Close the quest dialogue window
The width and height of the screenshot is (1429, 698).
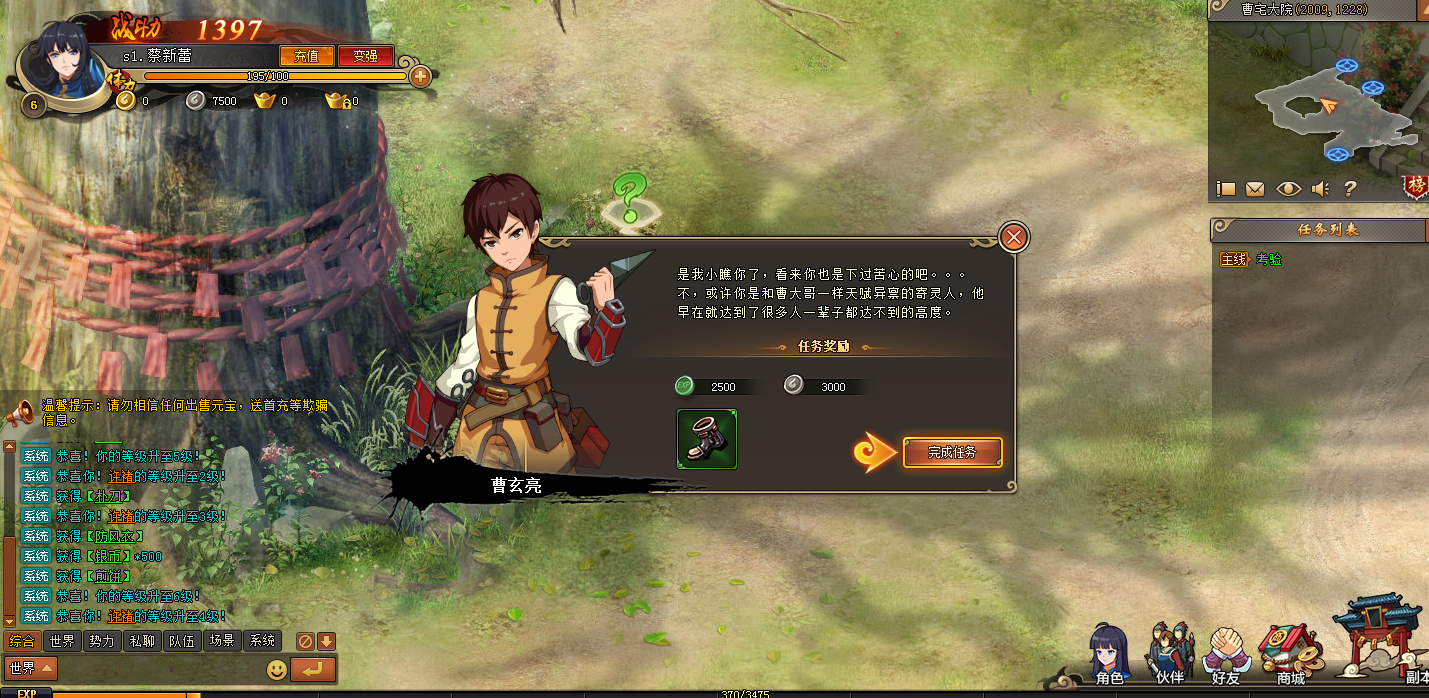point(1013,238)
